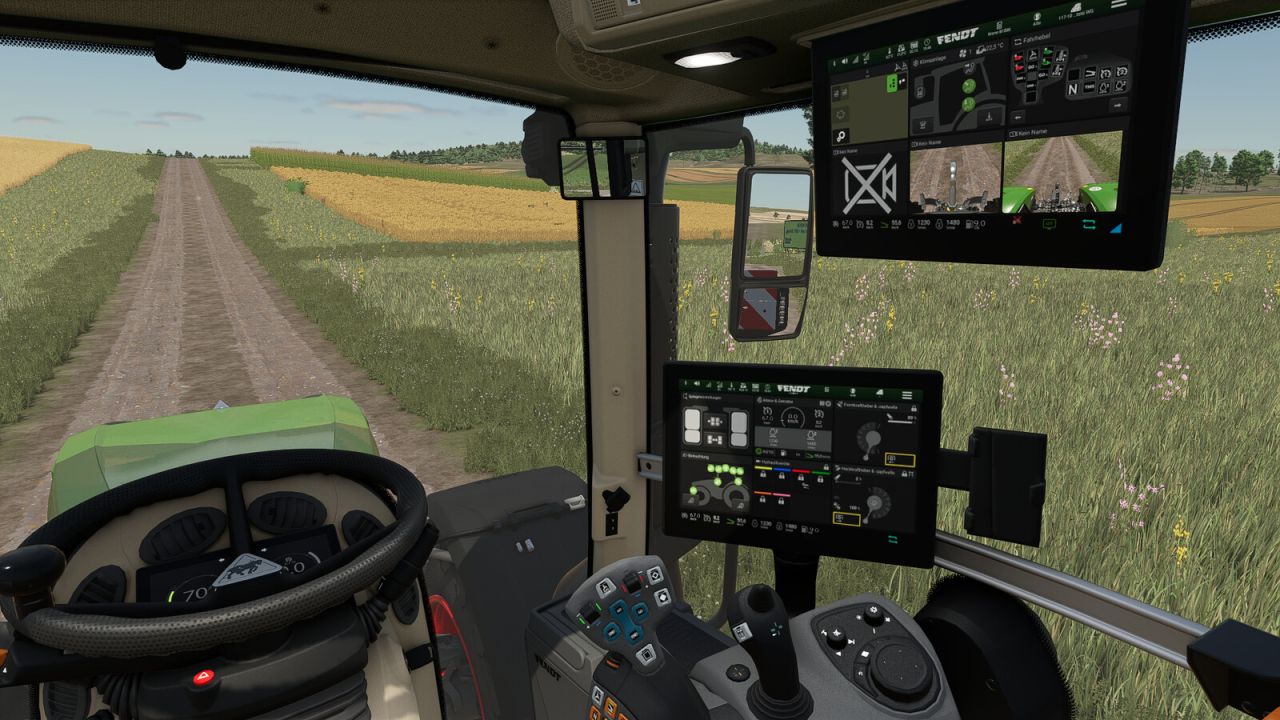This screenshot has height=720, width=1280.
Task: Click the red X icon on the overhead terminal bottom bar
Action: (1017, 220)
